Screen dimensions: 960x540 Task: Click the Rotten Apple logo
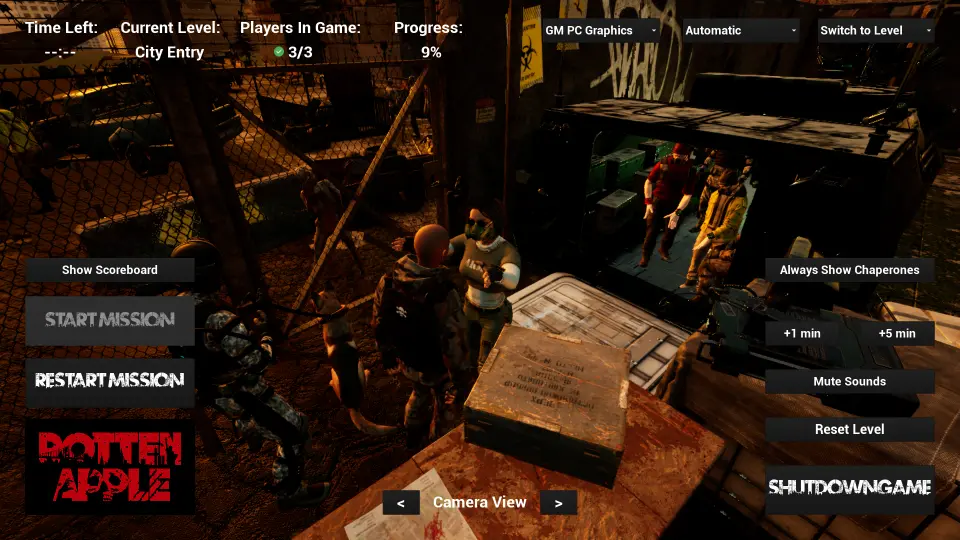(110, 467)
